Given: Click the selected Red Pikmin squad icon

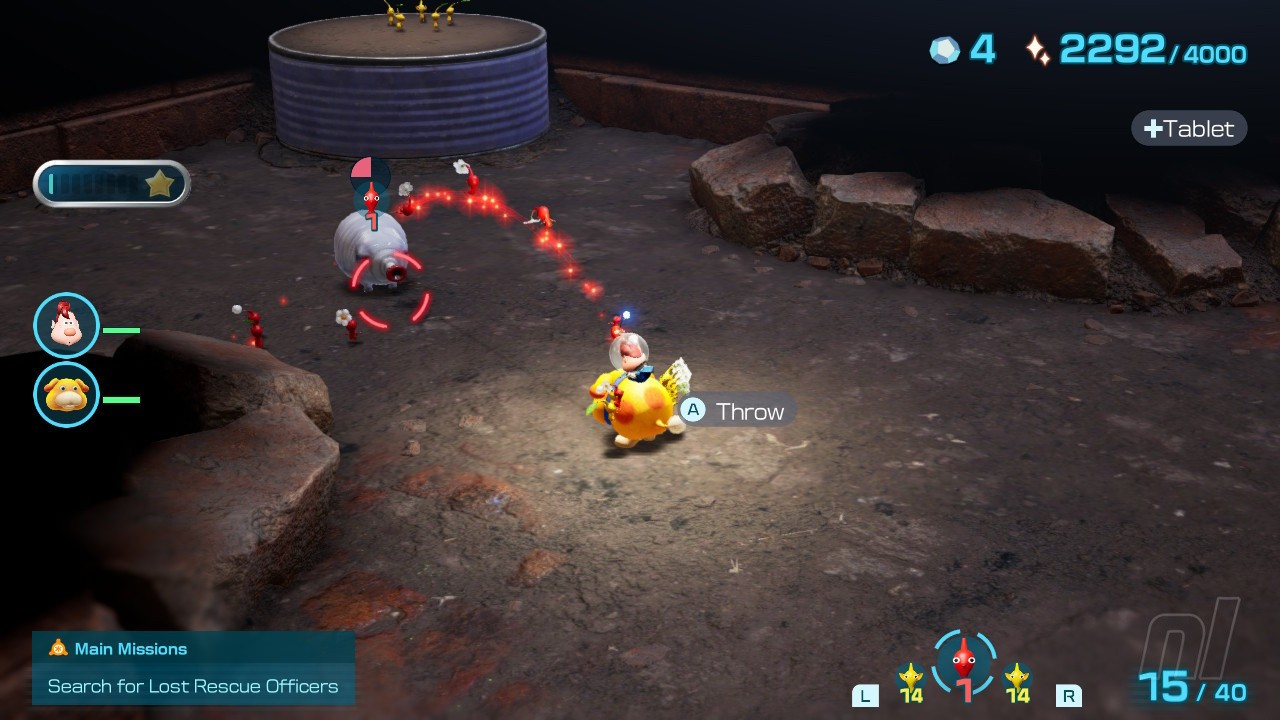Looking at the screenshot, I should pyautogui.click(x=963, y=664).
